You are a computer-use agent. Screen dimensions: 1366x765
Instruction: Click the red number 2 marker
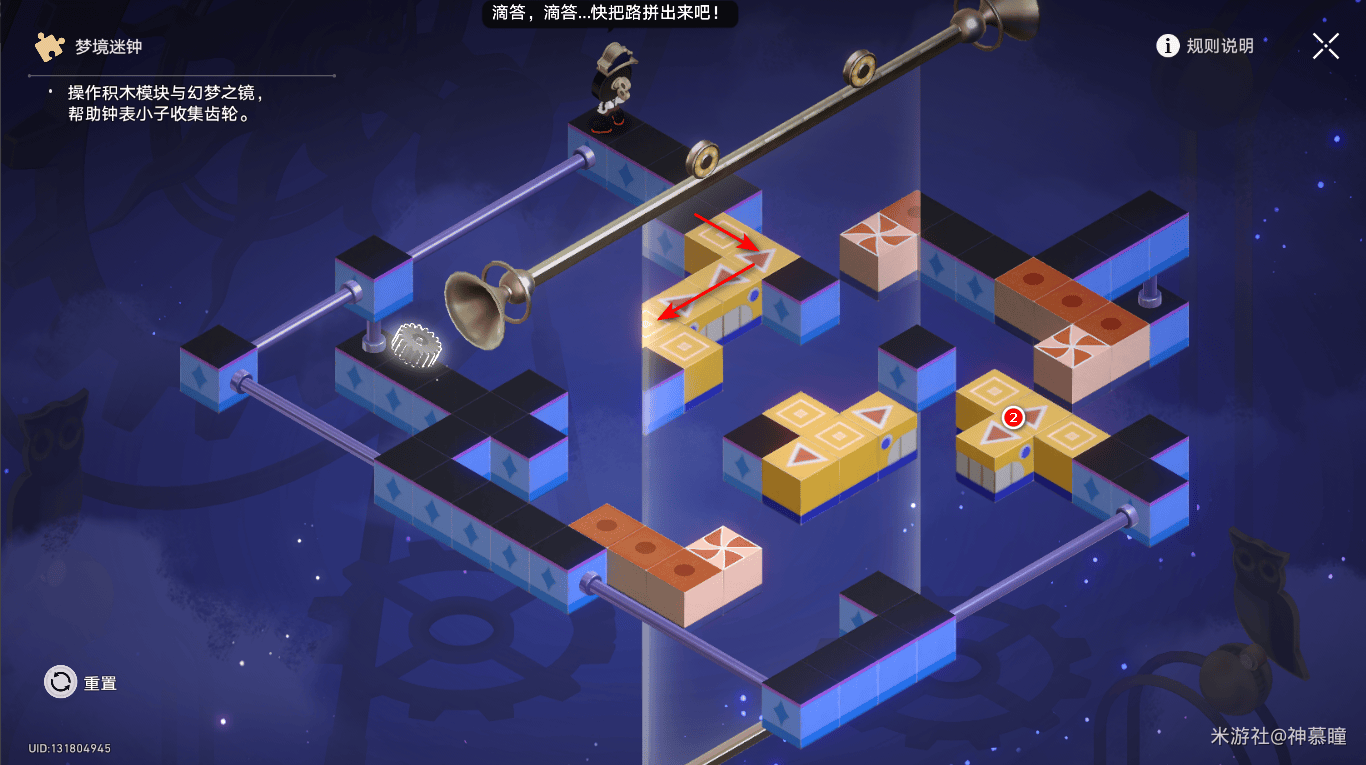[1013, 418]
